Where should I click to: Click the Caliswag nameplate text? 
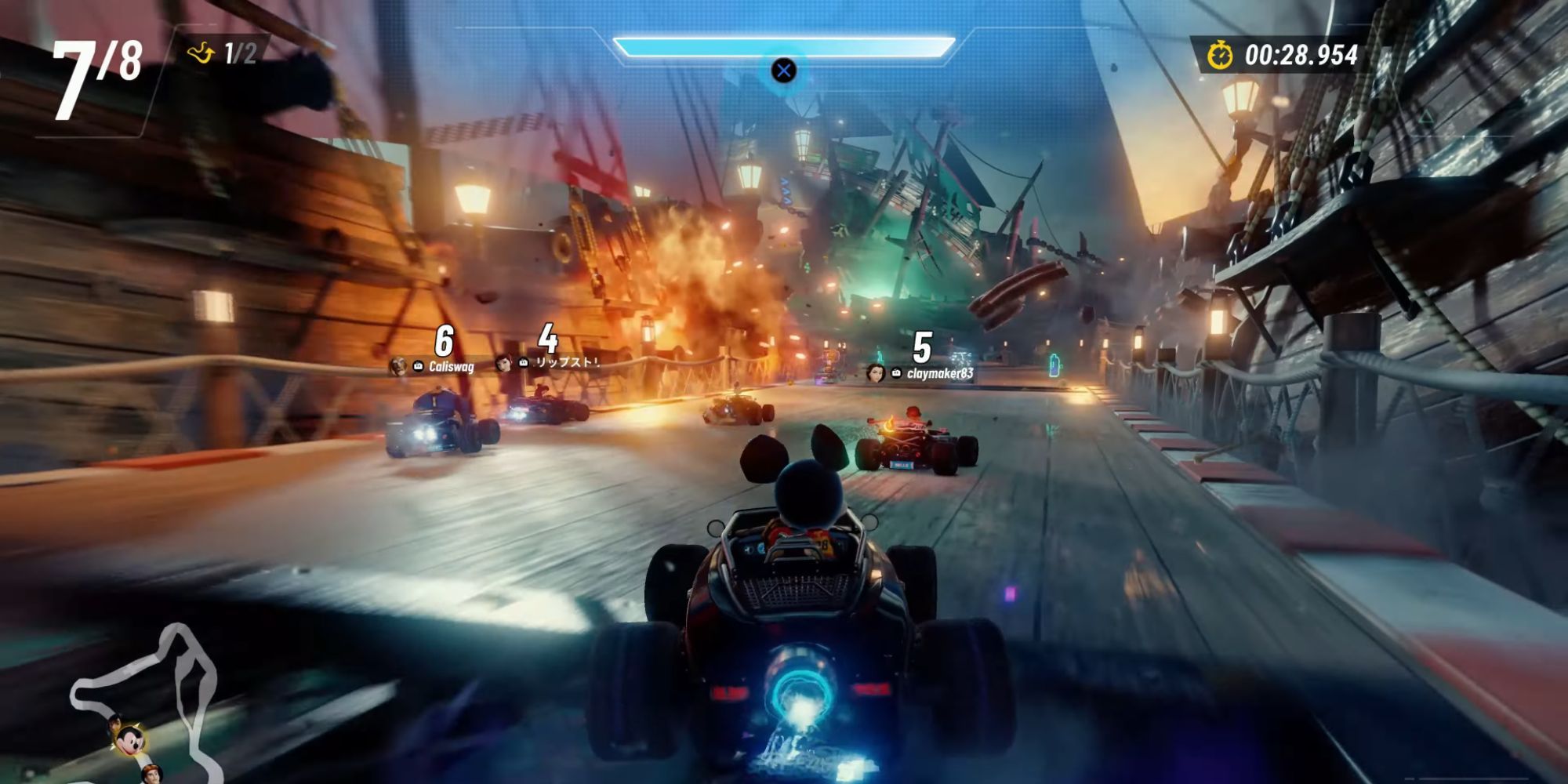point(452,367)
